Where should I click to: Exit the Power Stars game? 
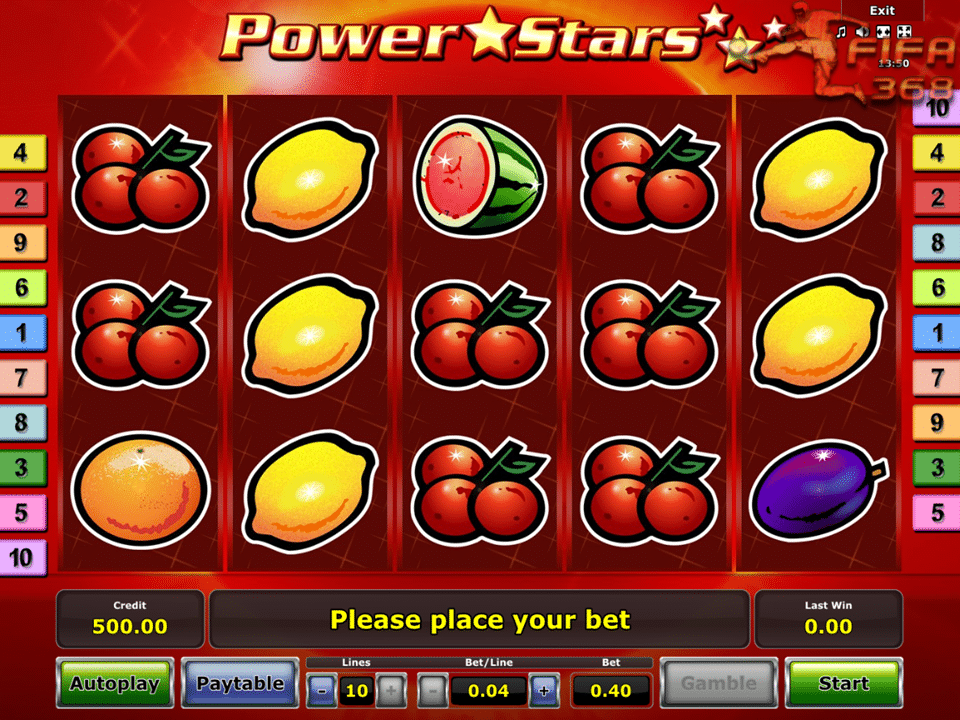[x=882, y=10]
